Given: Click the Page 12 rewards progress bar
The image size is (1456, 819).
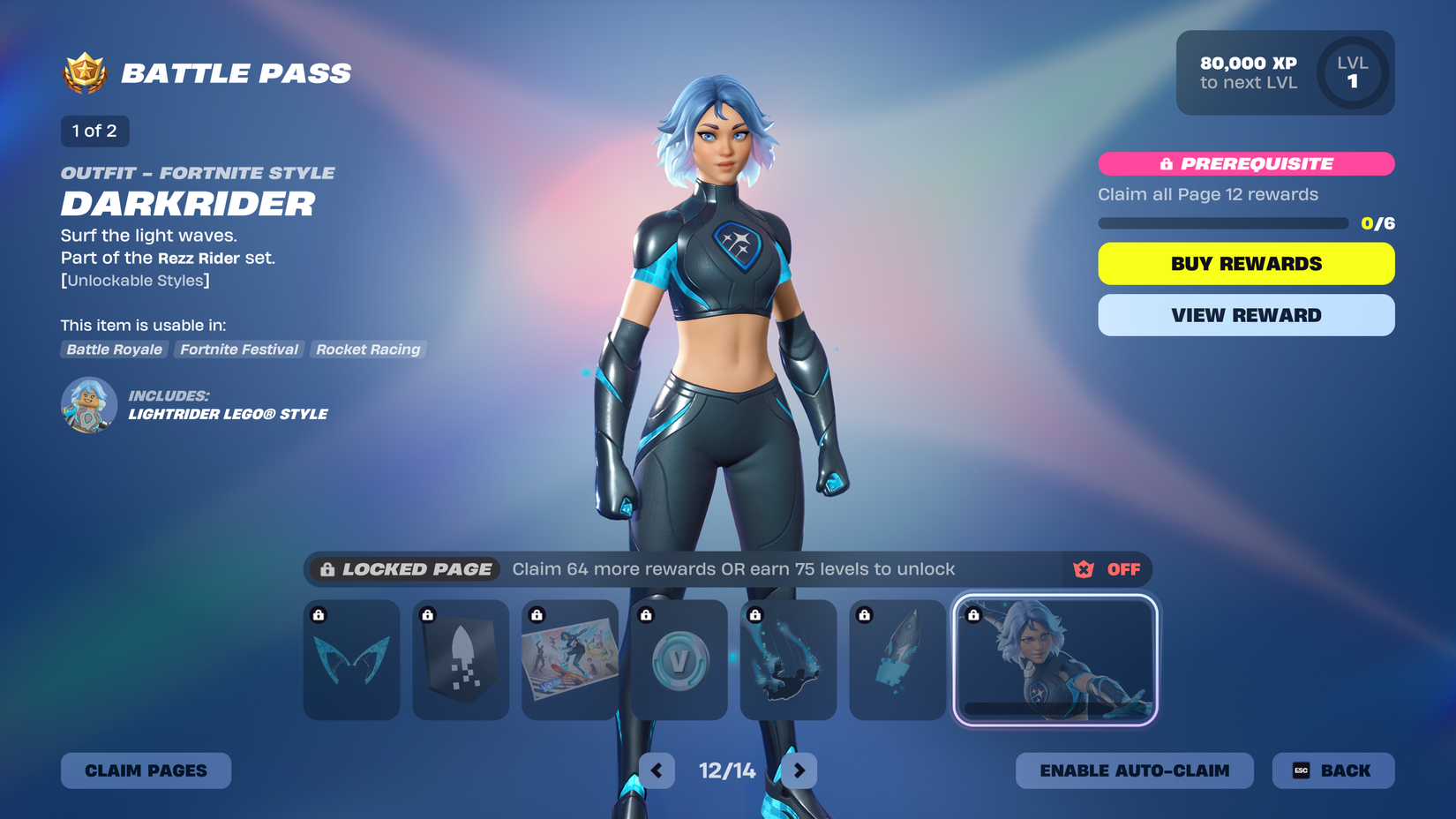Looking at the screenshot, I should (1222, 223).
